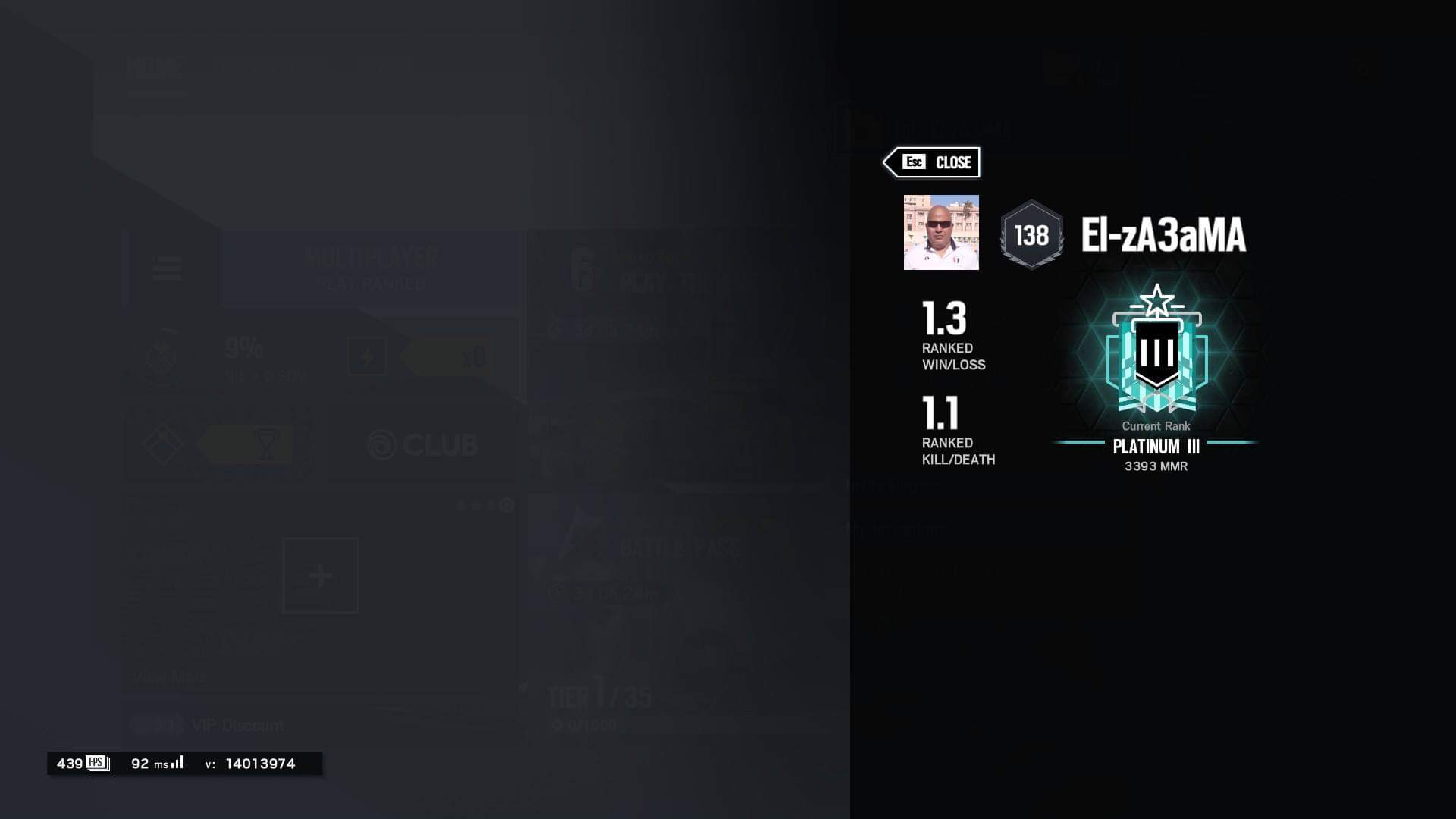1456x819 pixels.
Task: Select the level 138 badge
Action: coord(1031,233)
